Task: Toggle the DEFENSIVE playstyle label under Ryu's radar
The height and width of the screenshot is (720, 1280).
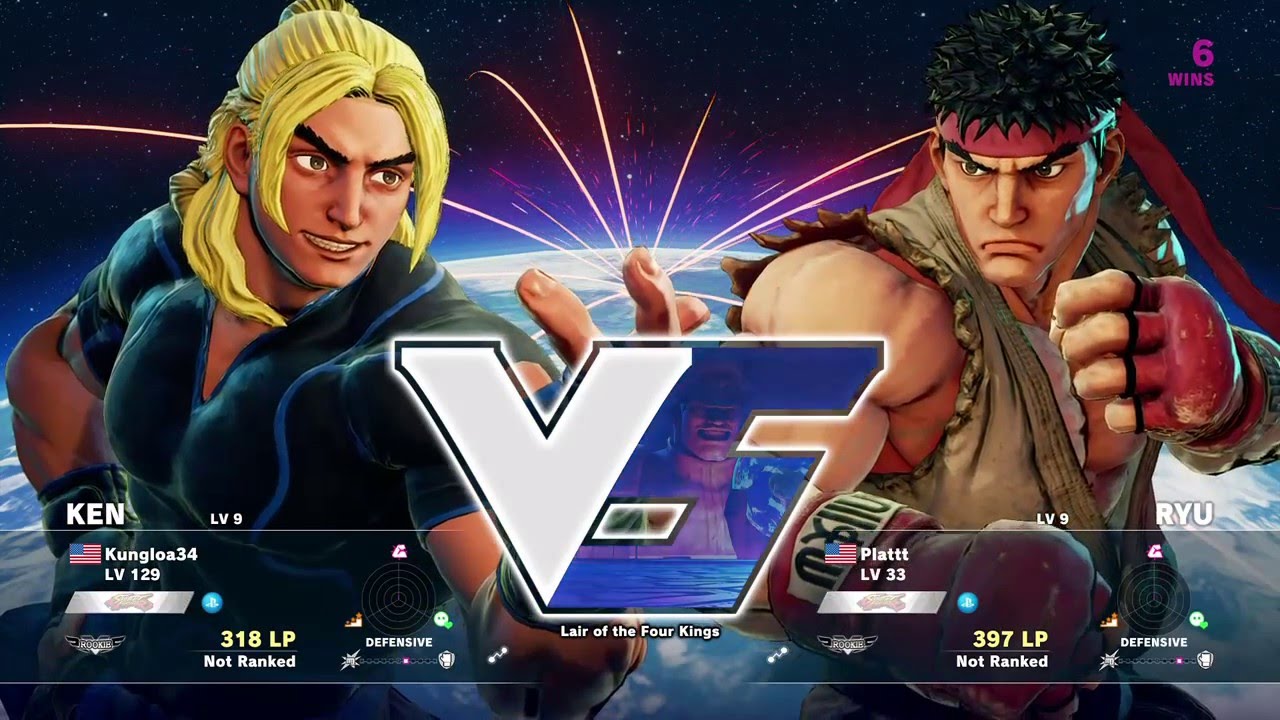Action: coord(1154,642)
